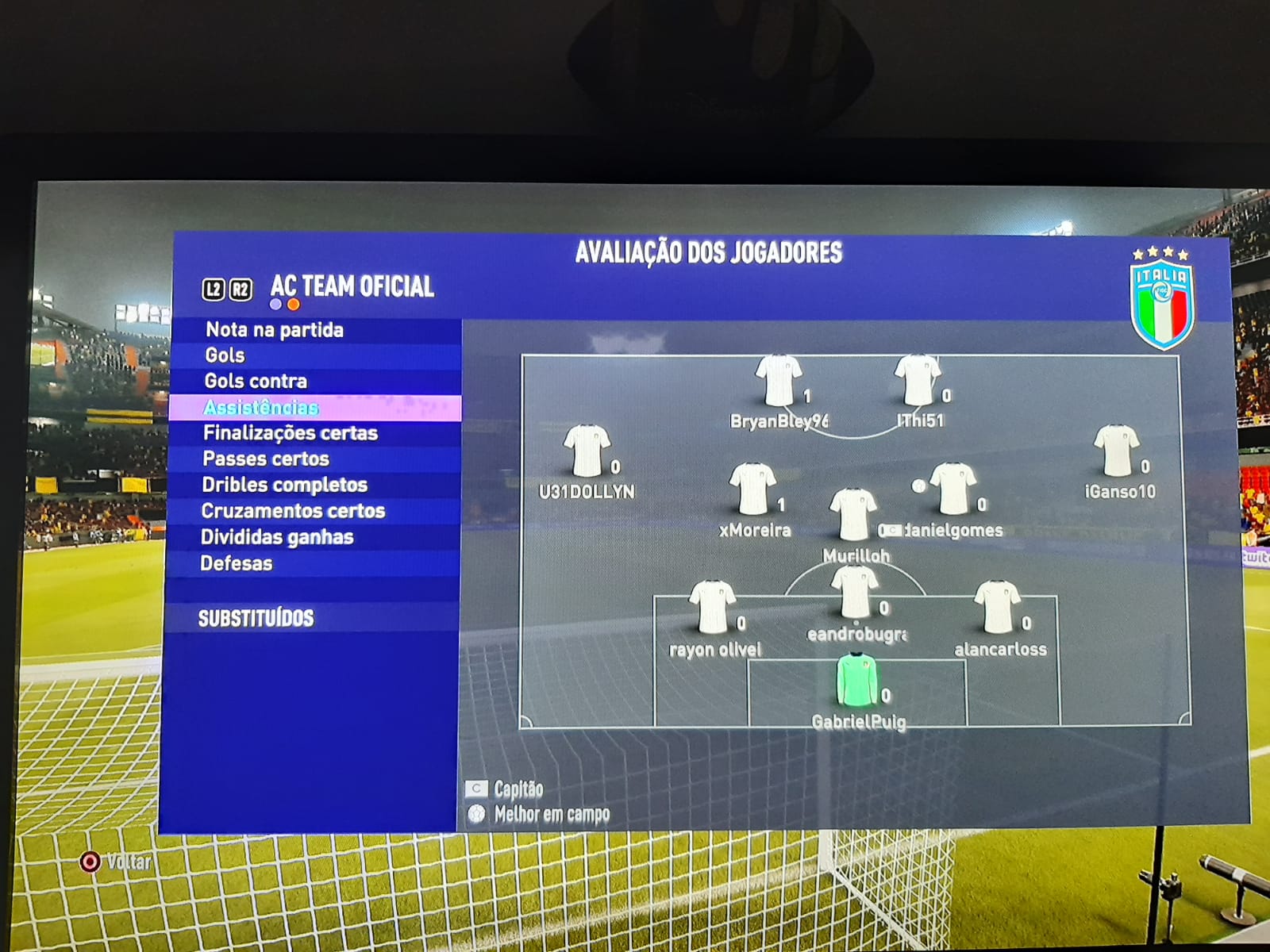Image resolution: width=1270 pixels, height=952 pixels.
Task: Show Divididas ganhas stat
Action: click(277, 537)
